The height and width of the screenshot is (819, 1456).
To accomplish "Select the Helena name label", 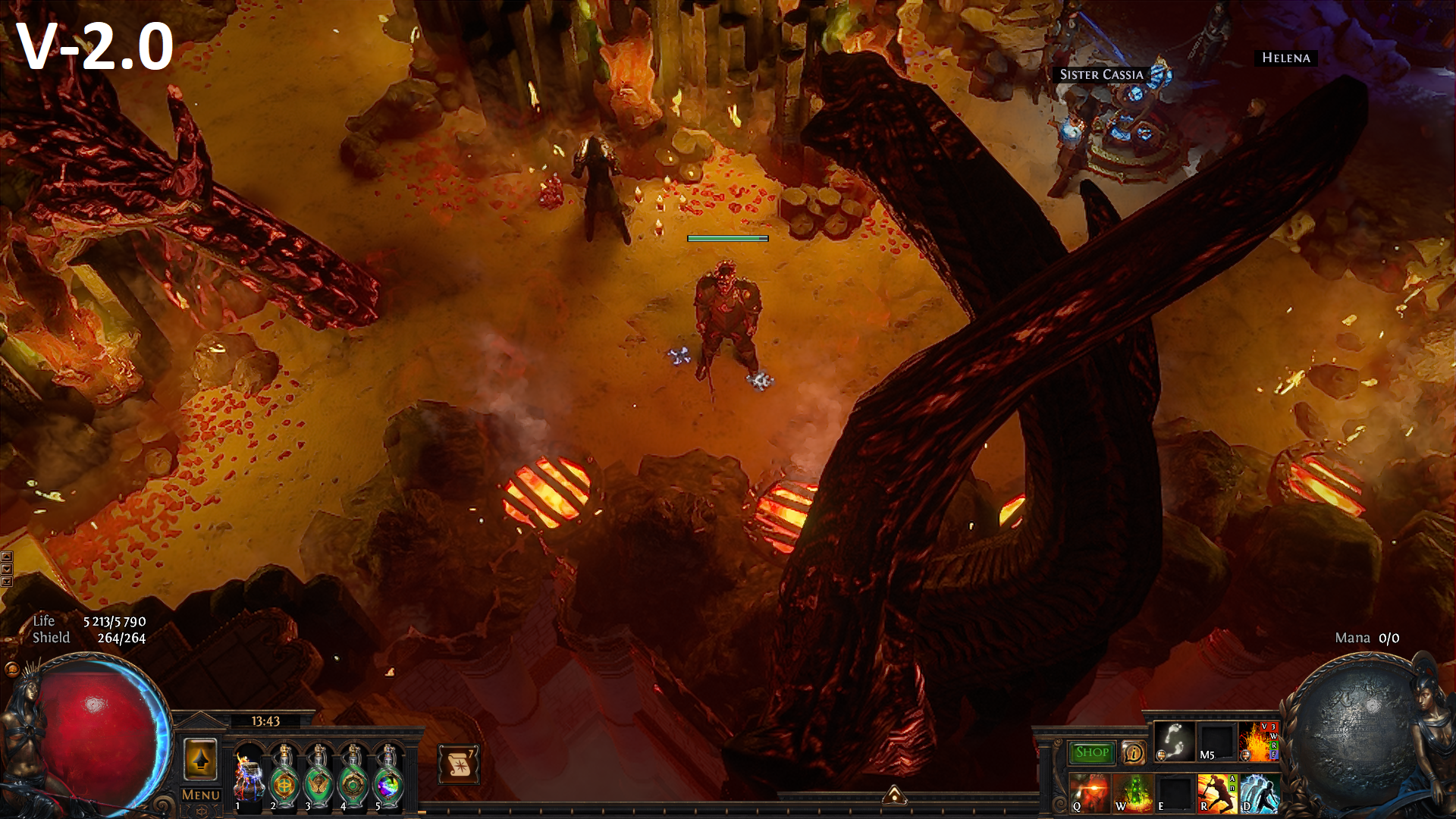I will click(x=1285, y=58).
